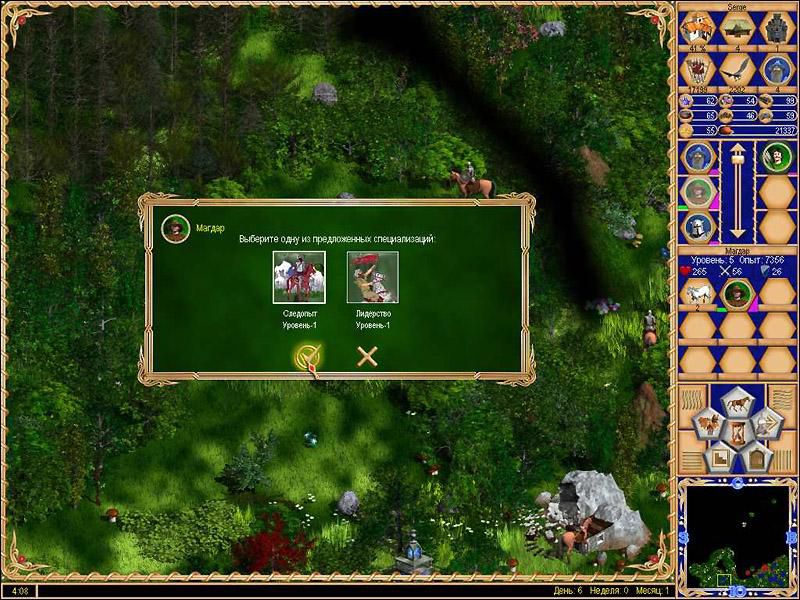
Task: Click the hourglass end-turn button
Action: pos(737,432)
